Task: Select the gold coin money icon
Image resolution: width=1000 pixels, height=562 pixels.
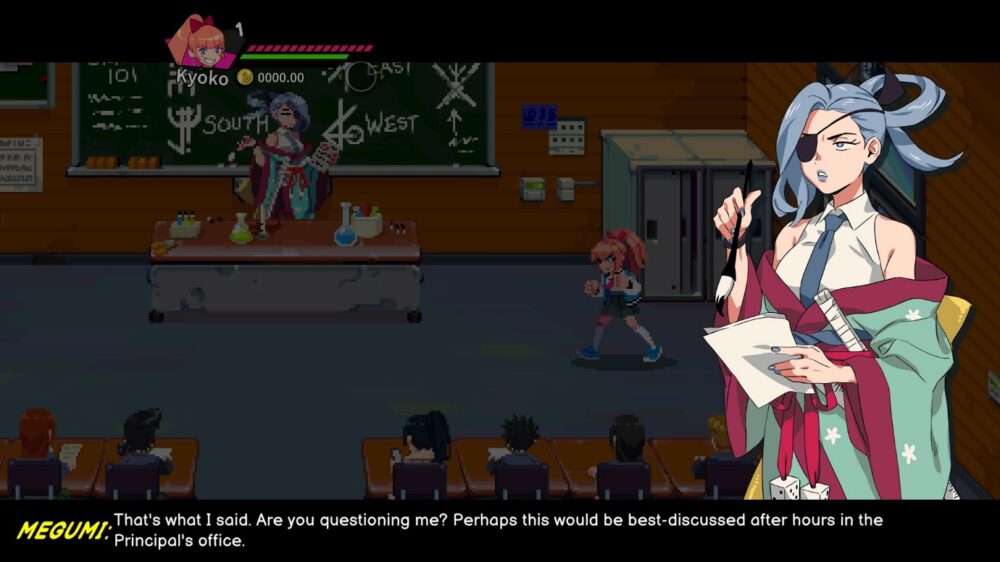Action: (245, 76)
